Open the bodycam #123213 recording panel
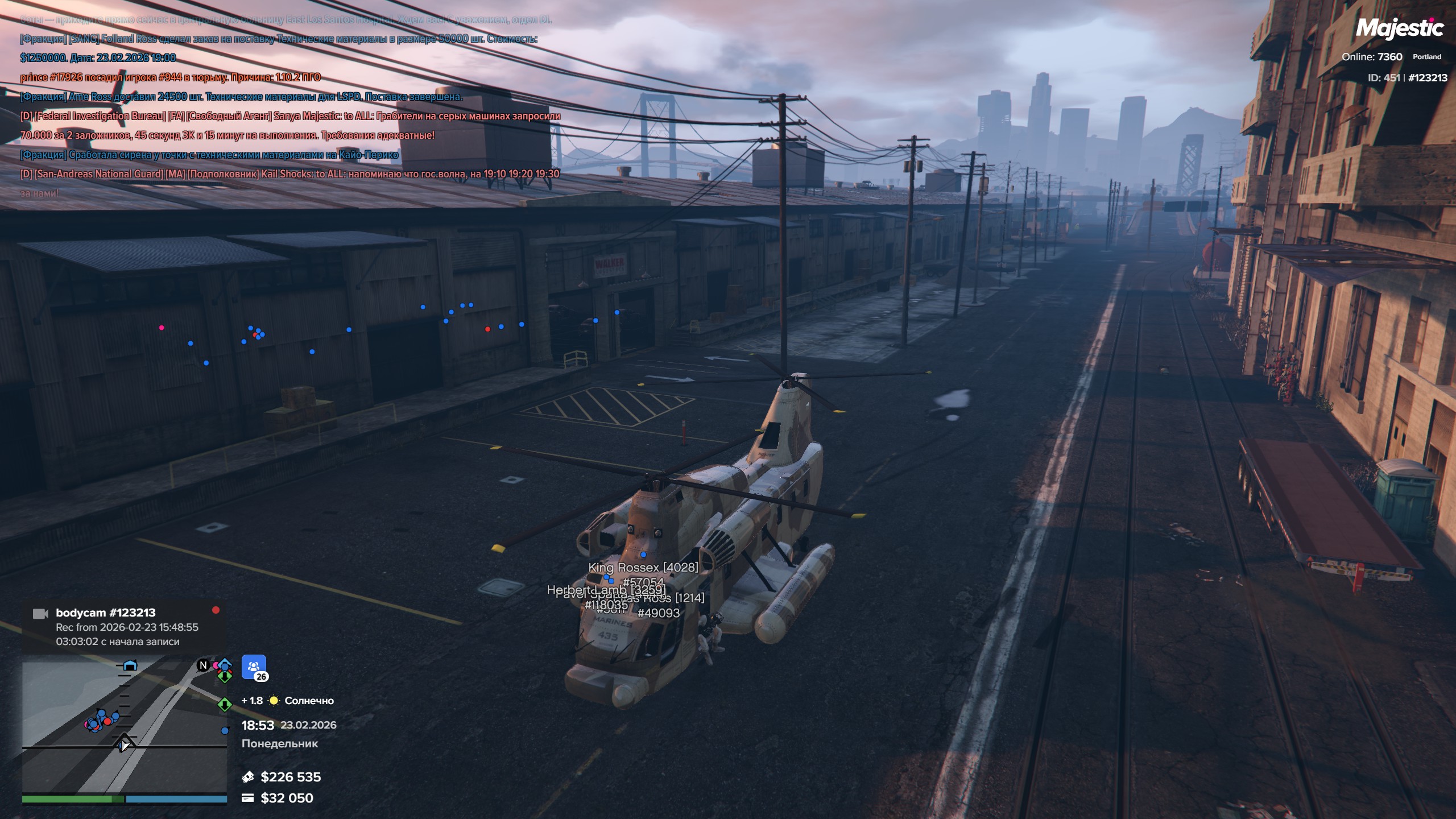This screenshot has height=819, width=1456. click(125, 627)
